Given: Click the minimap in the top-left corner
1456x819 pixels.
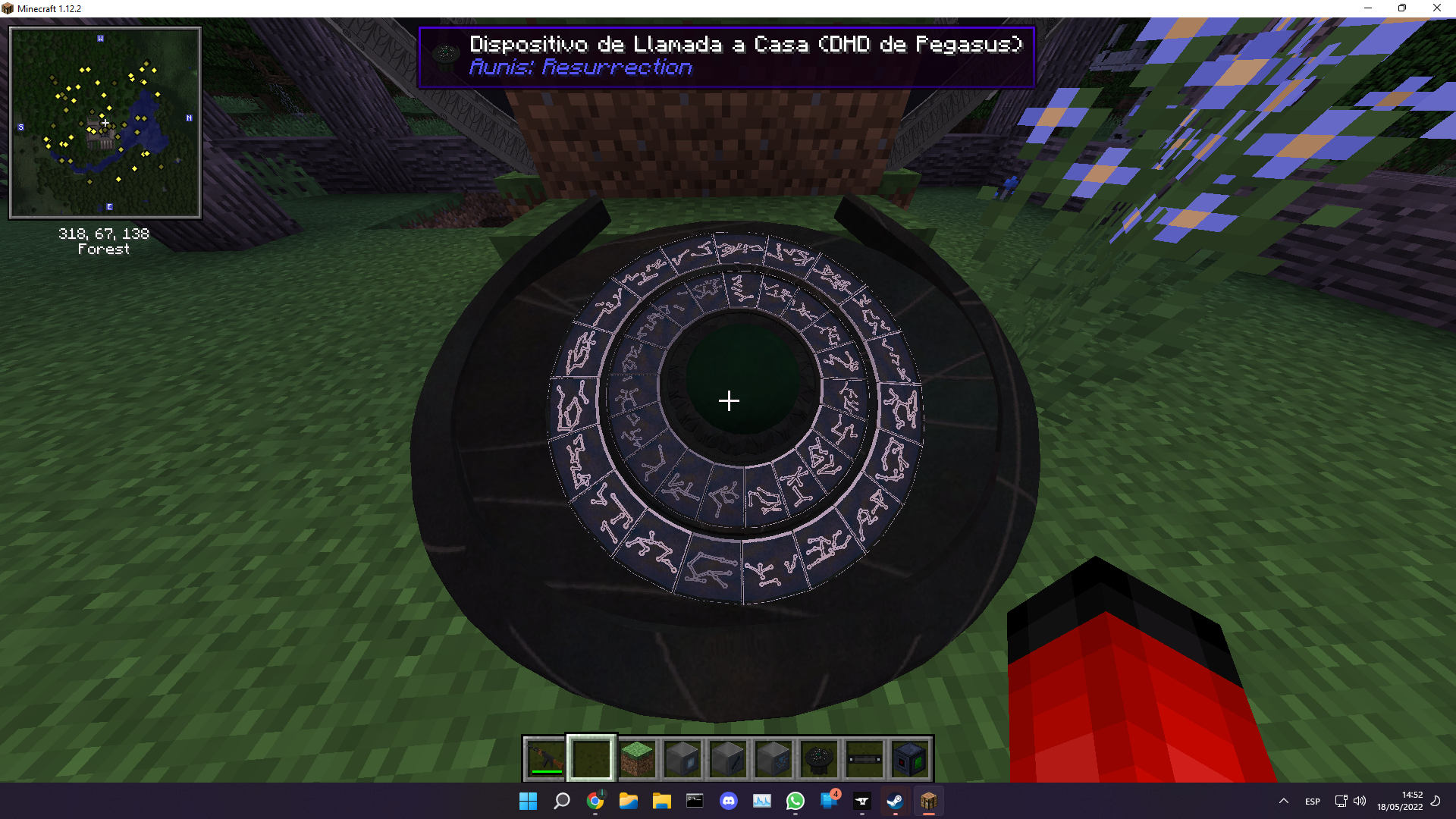Looking at the screenshot, I should pos(105,121).
